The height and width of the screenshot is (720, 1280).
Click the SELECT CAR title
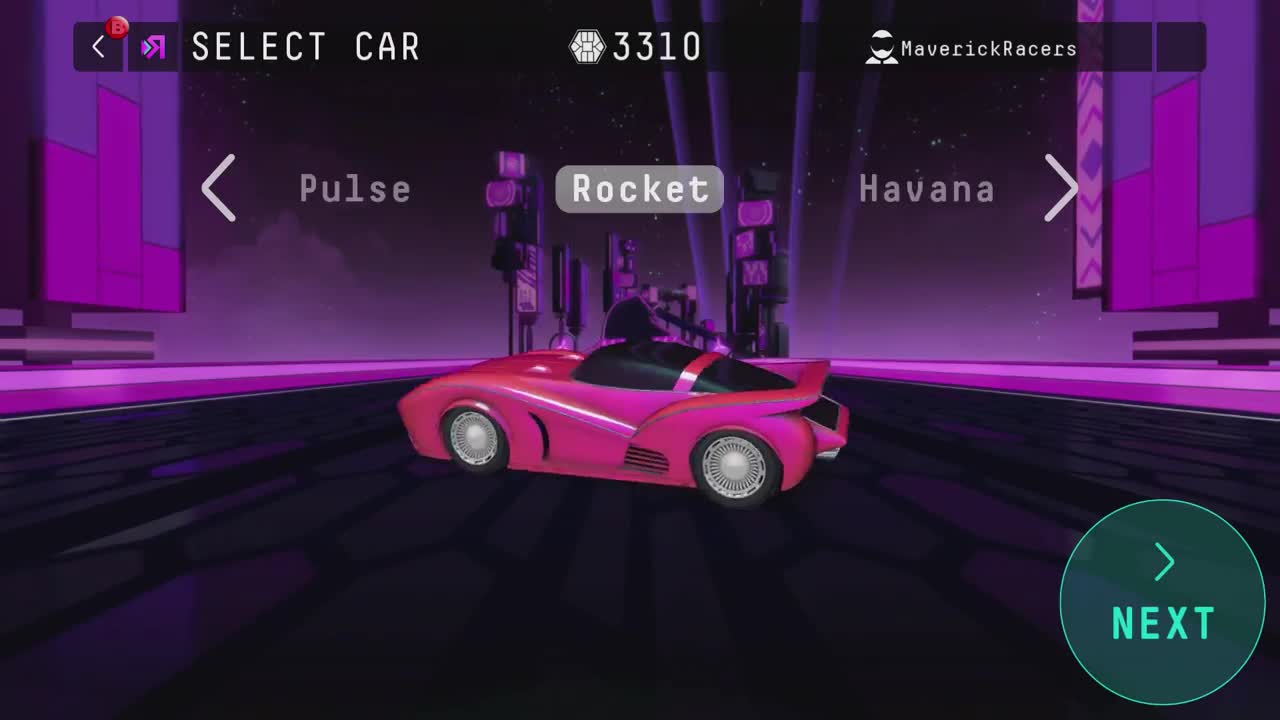[305, 46]
